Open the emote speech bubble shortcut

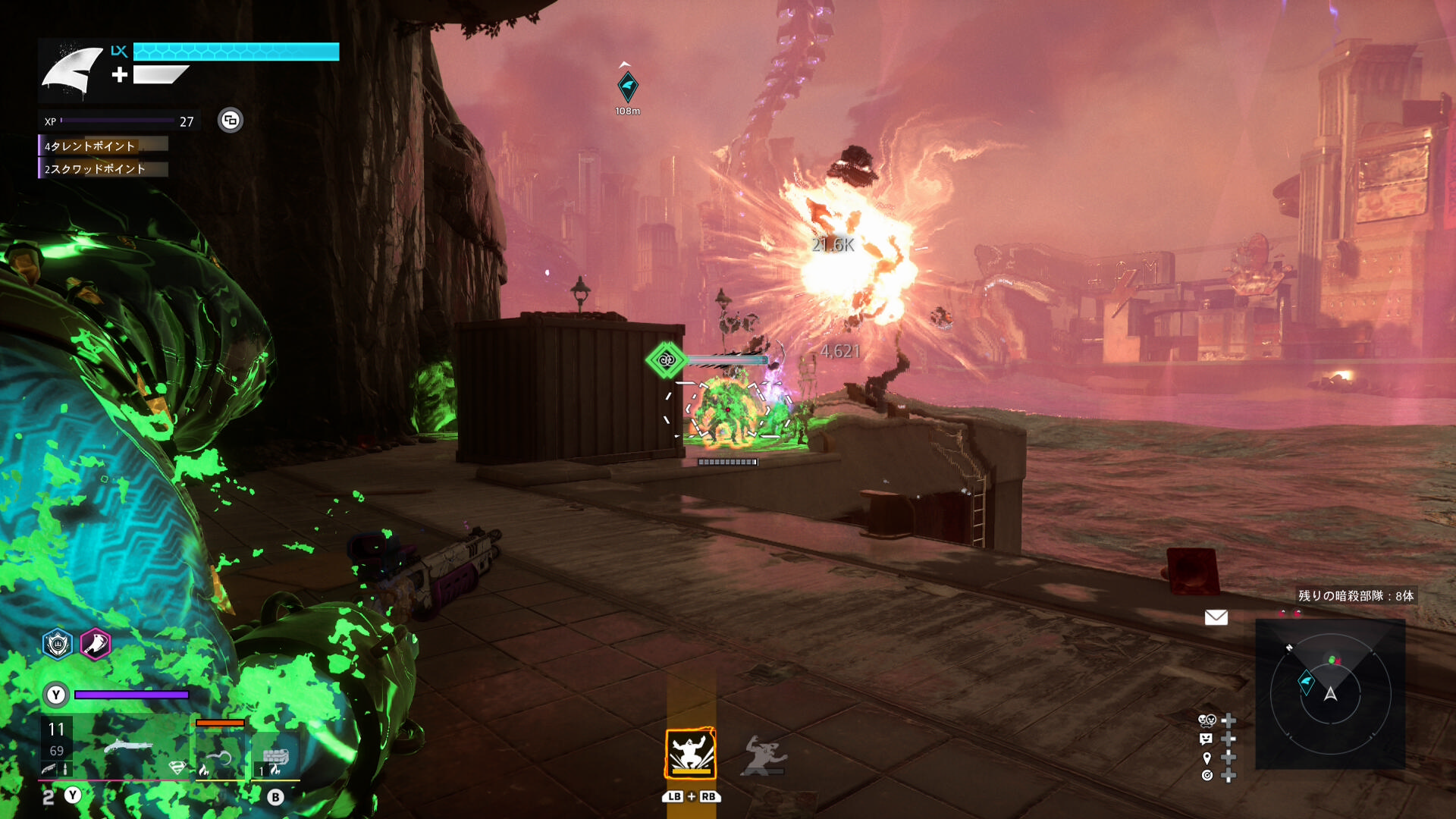(1207, 739)
